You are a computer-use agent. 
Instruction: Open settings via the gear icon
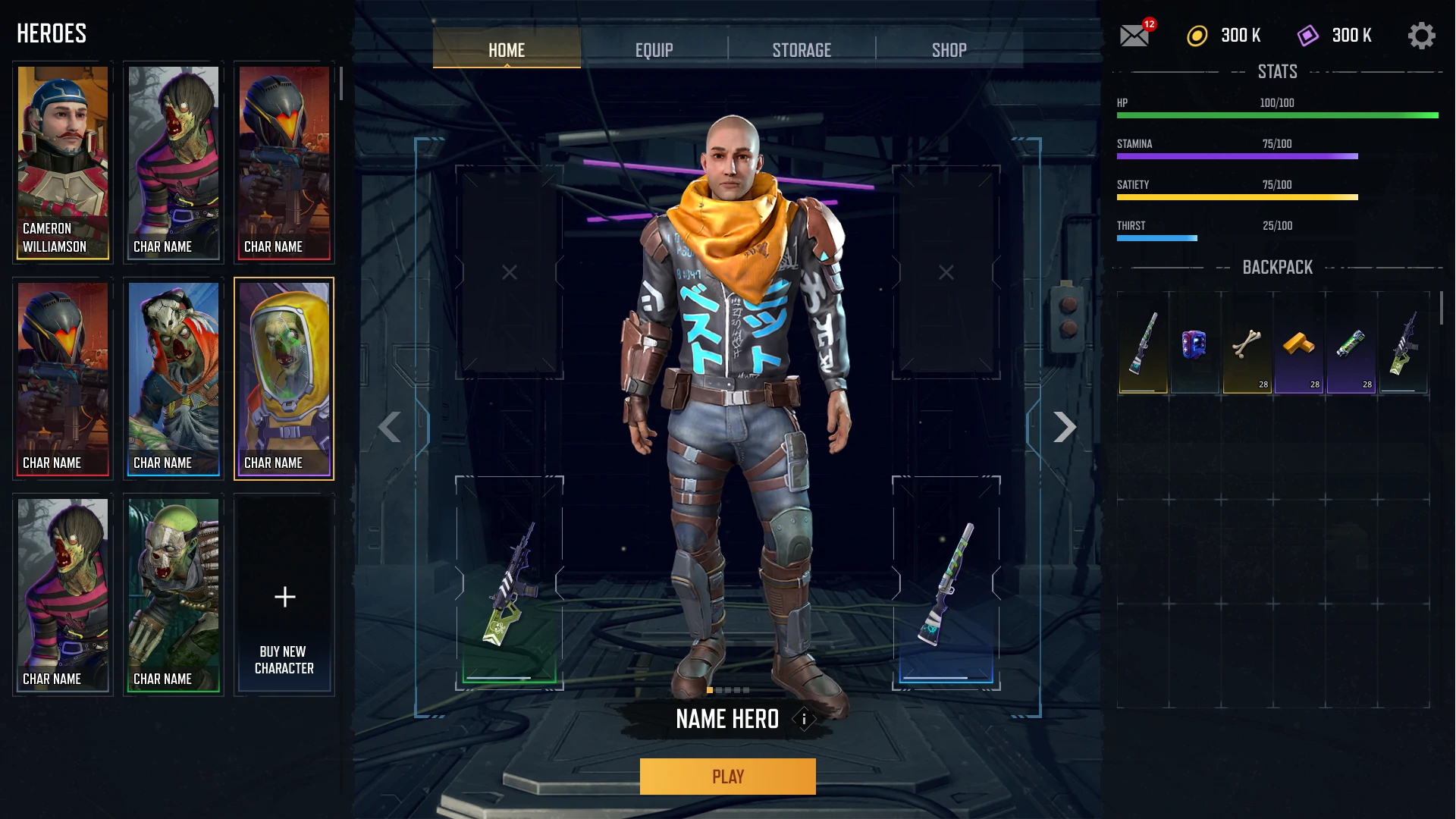pos(1421,36)
